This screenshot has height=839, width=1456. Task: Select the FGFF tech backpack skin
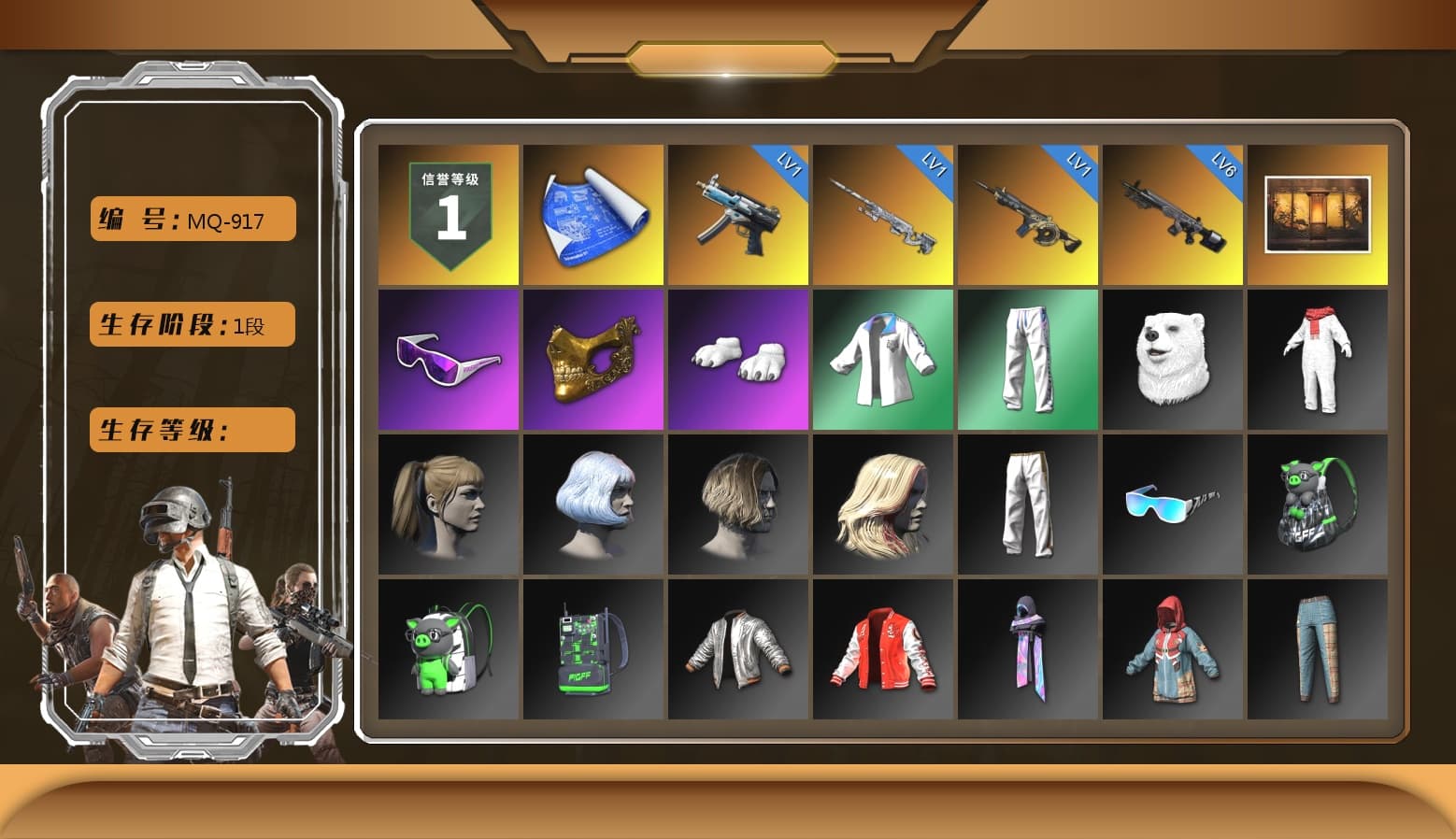[x=592, y=649]
